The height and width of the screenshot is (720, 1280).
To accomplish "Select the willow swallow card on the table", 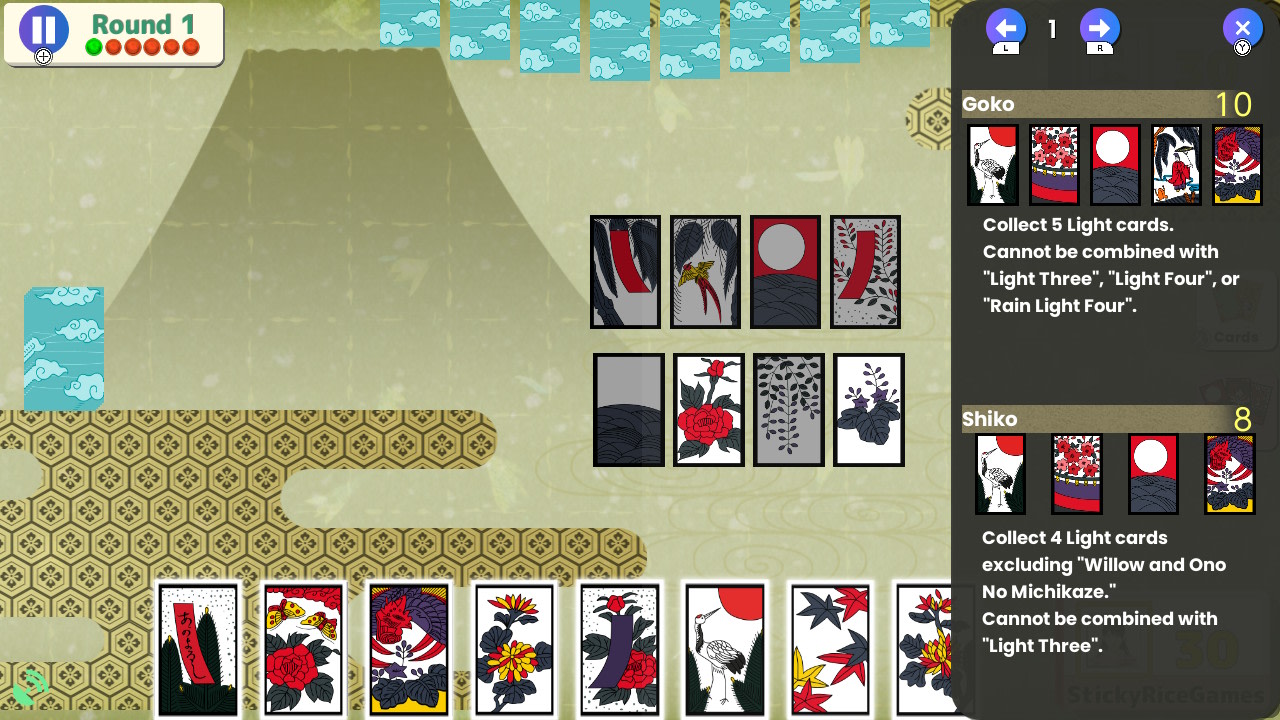I will (705, 272).
